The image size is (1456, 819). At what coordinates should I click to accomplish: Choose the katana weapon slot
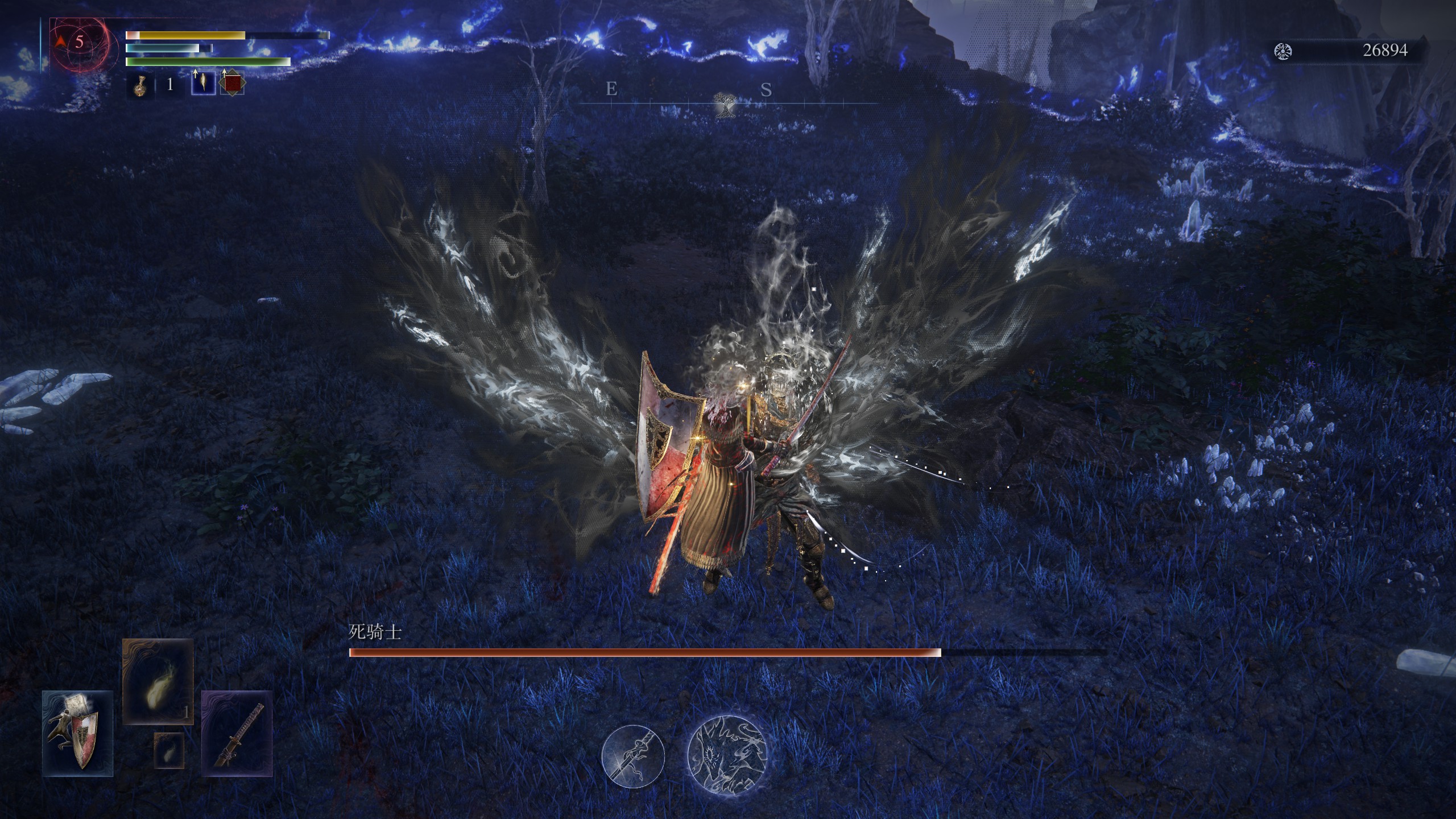tap(237, 733)
